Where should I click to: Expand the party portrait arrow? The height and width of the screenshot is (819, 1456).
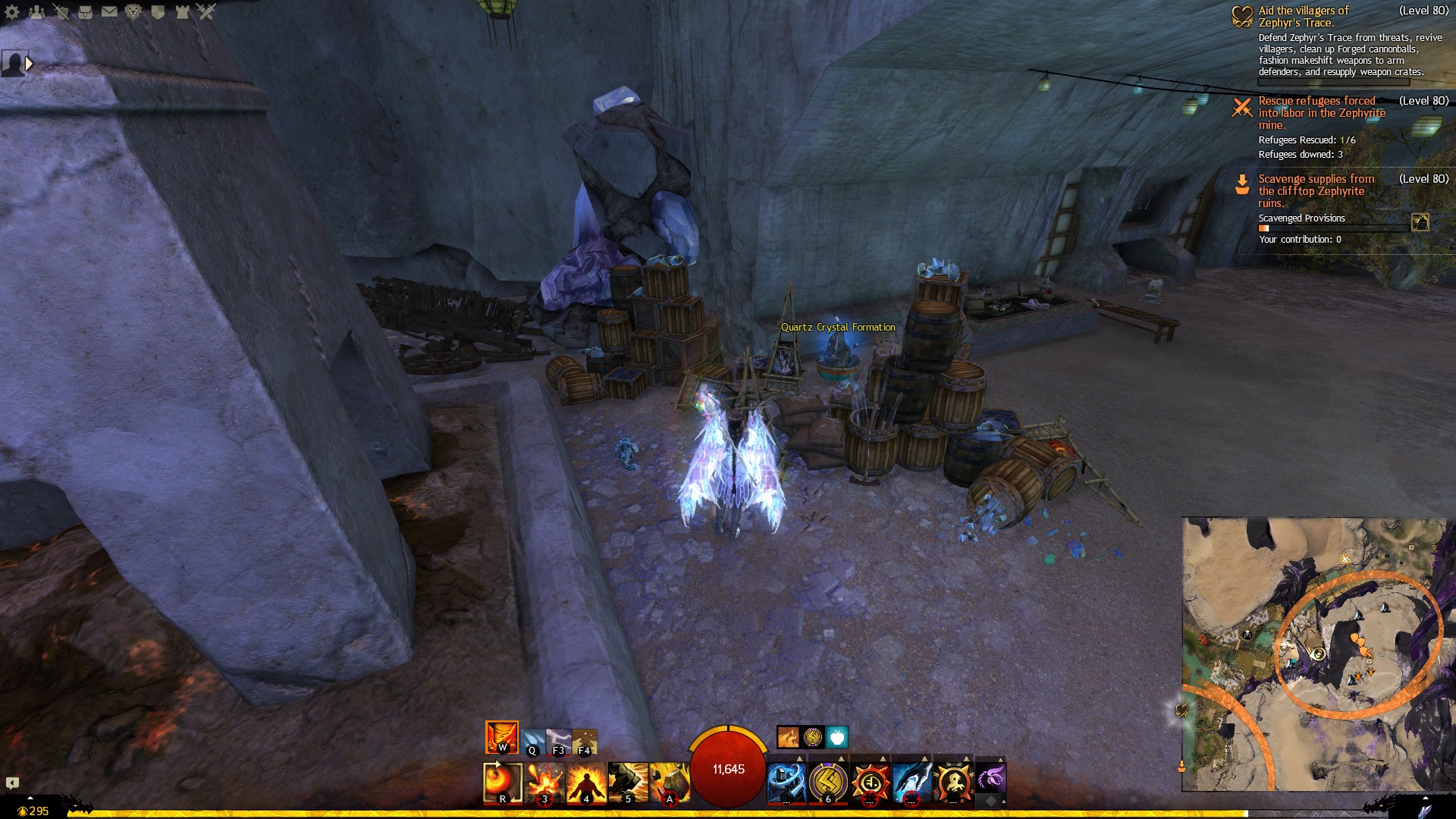coord(29,64)
